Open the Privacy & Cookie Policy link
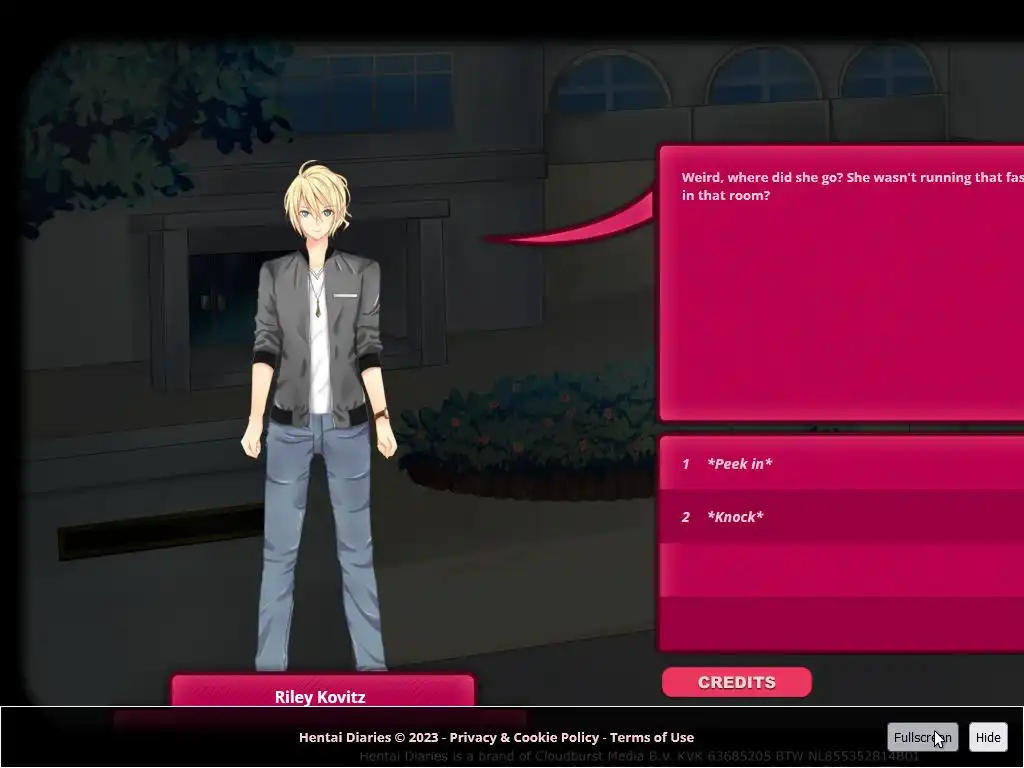The image size is (1024, 768). (x=524, y=737)
